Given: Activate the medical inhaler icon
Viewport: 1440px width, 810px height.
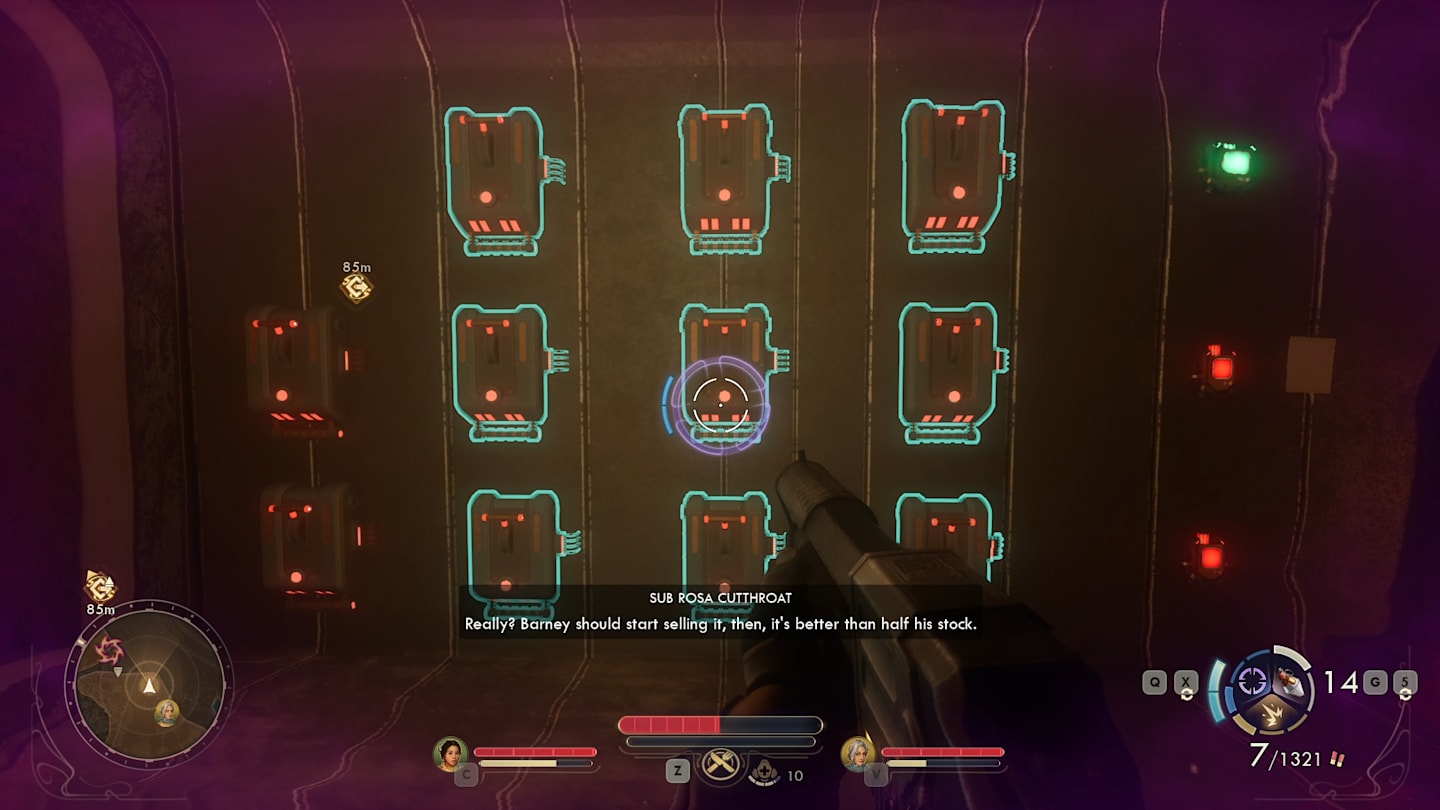Looking at the screenshot, I should coord(765,771).
